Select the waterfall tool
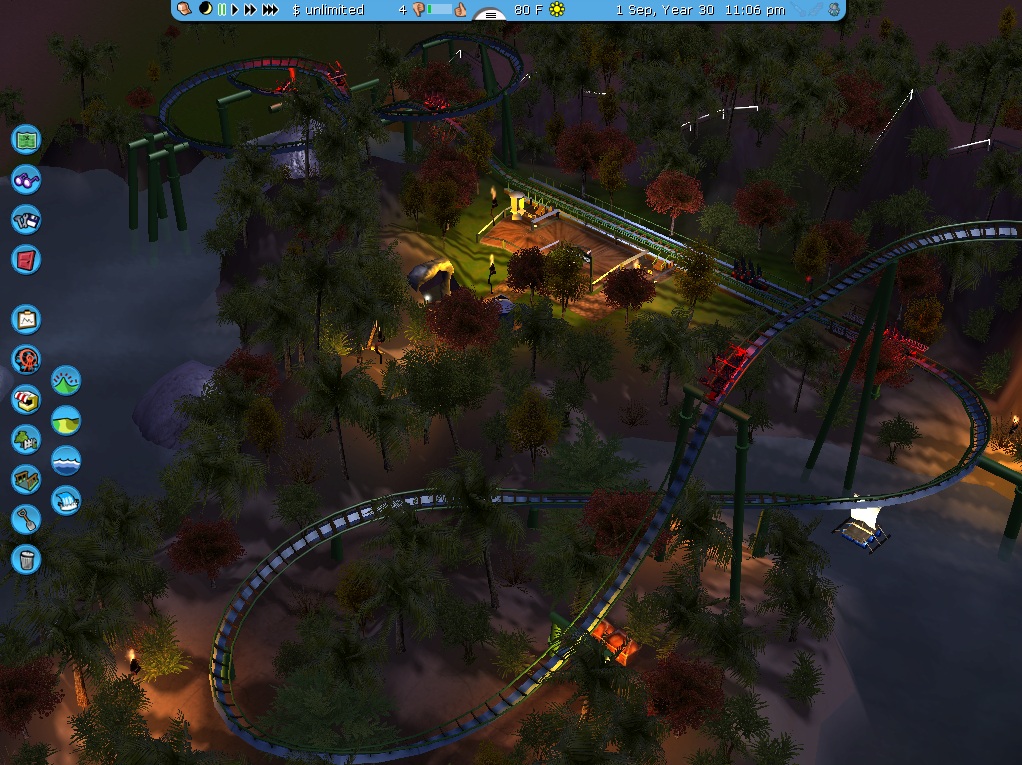 click(66, 499)
